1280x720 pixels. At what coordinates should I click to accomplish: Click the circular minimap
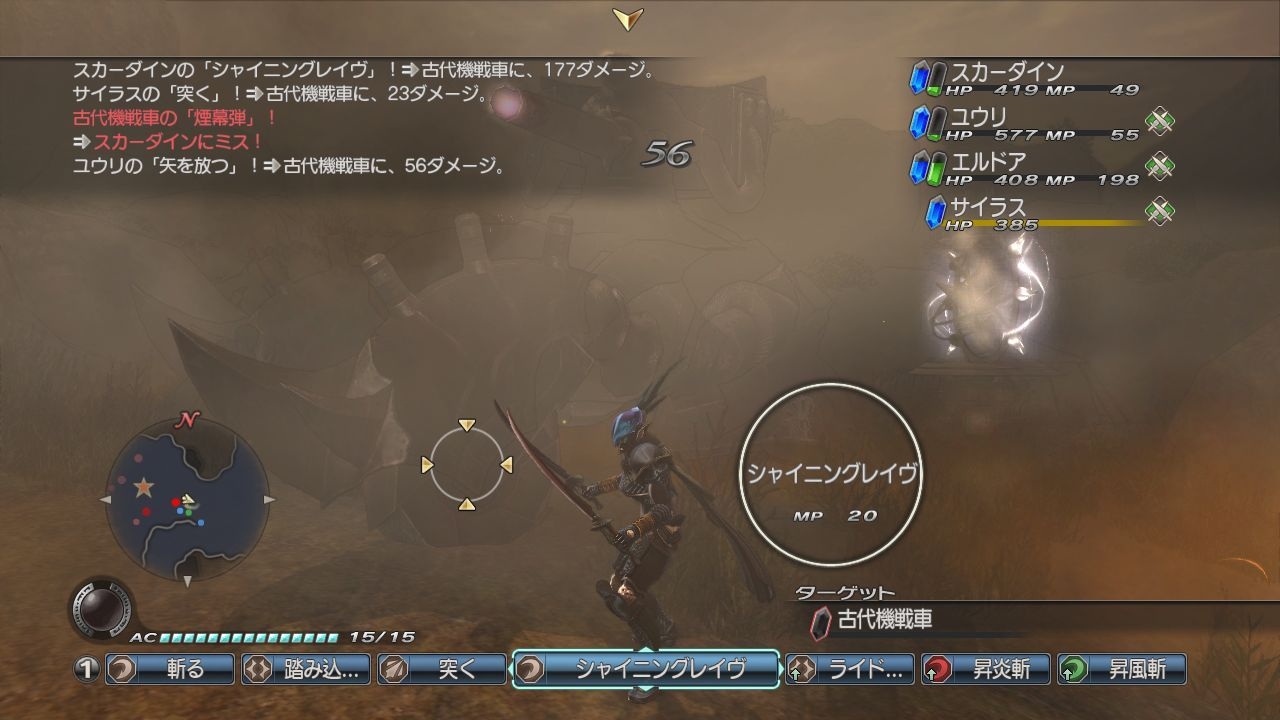[x=186, y=499]
